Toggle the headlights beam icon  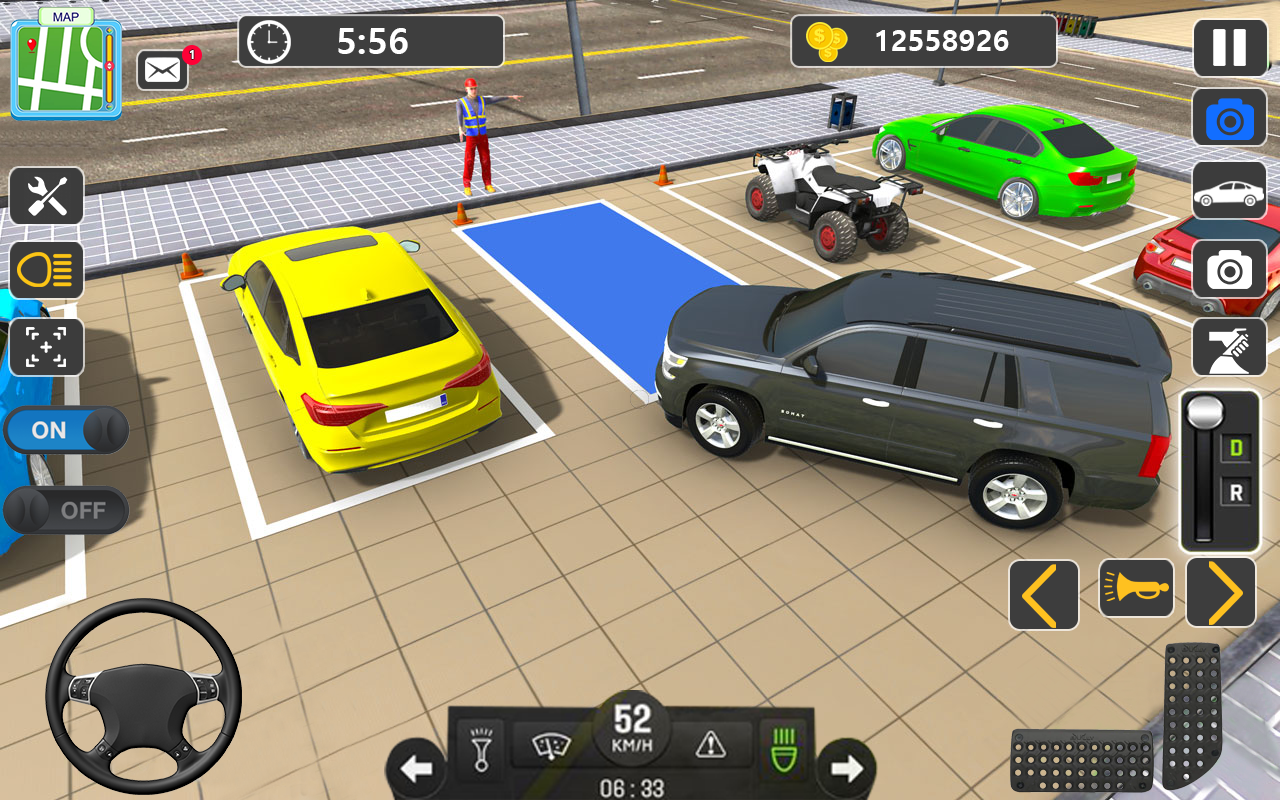click(x=46, y=271)
